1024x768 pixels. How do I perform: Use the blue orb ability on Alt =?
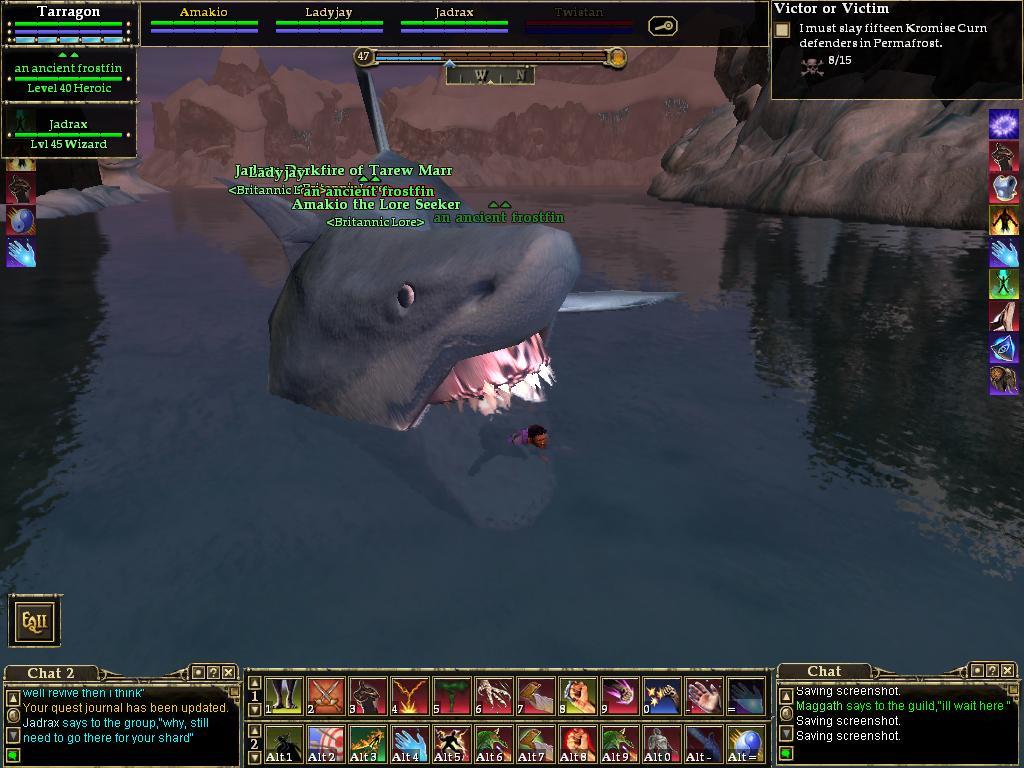tap(746, 745)
